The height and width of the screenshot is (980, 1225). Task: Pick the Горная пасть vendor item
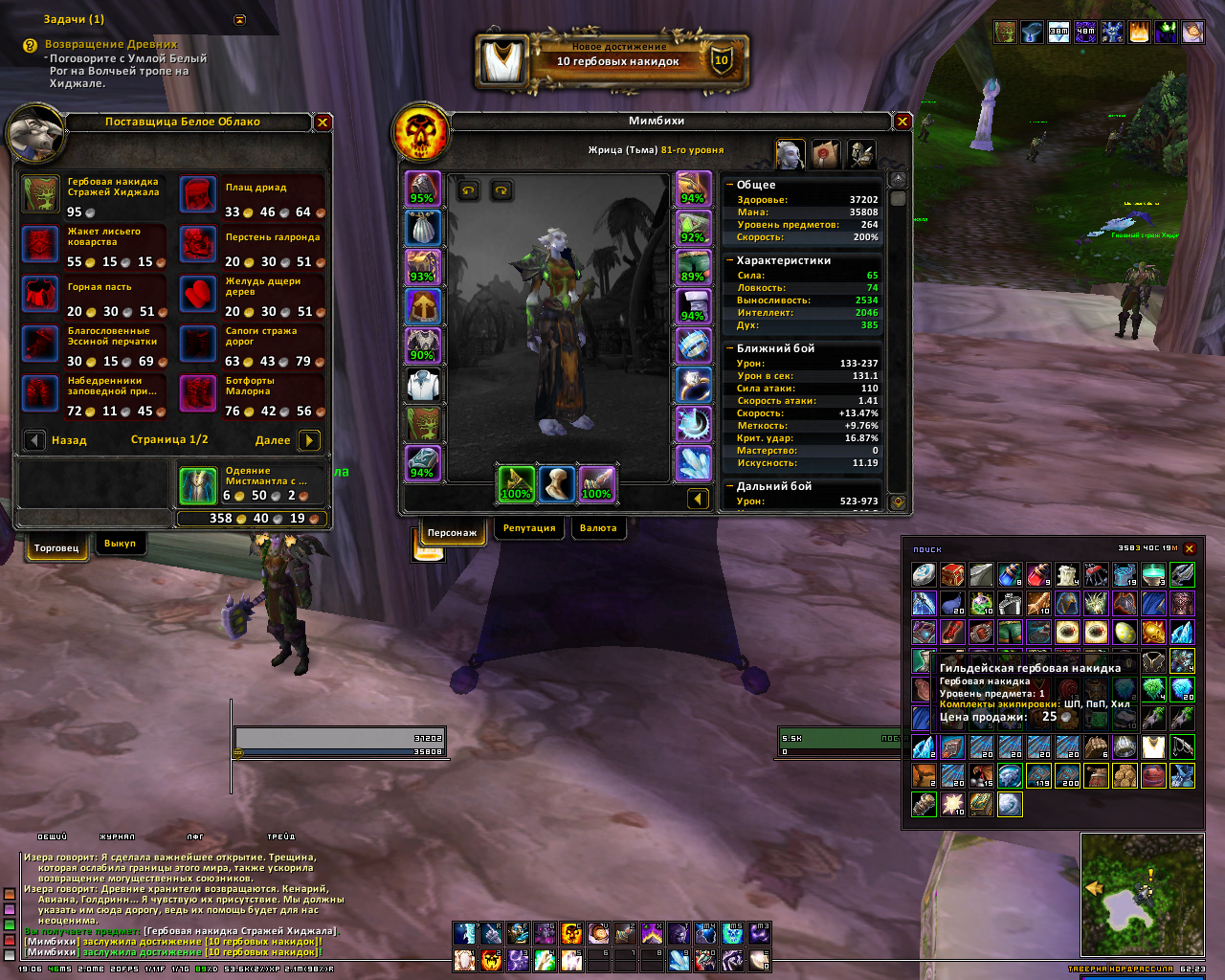click(40, 295)
